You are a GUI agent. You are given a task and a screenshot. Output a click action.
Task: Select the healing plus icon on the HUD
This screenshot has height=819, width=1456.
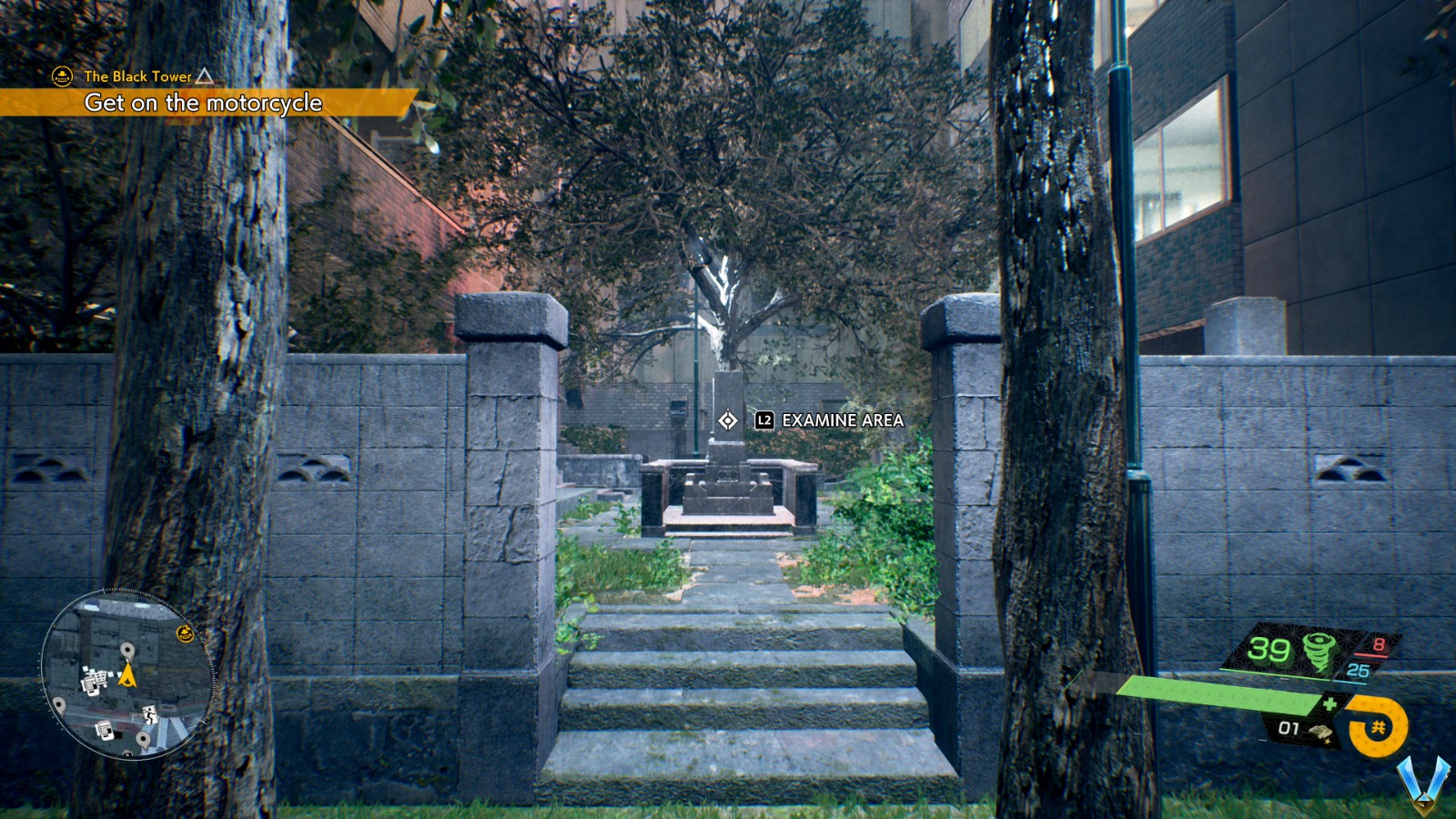(x=1330, y=703)
